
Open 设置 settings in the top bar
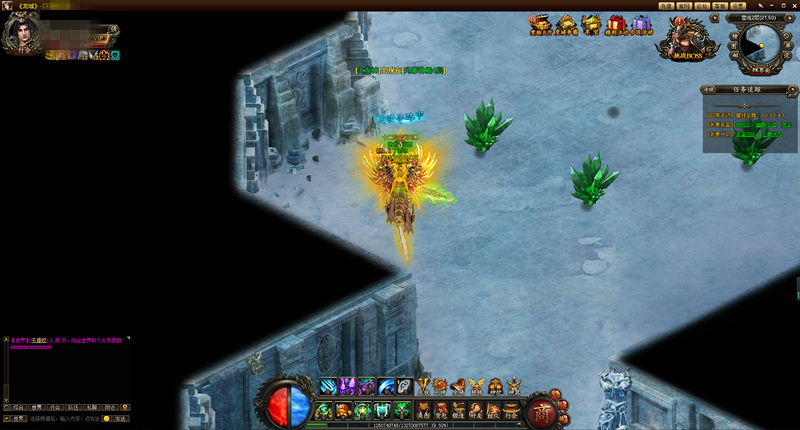(738, 6)
